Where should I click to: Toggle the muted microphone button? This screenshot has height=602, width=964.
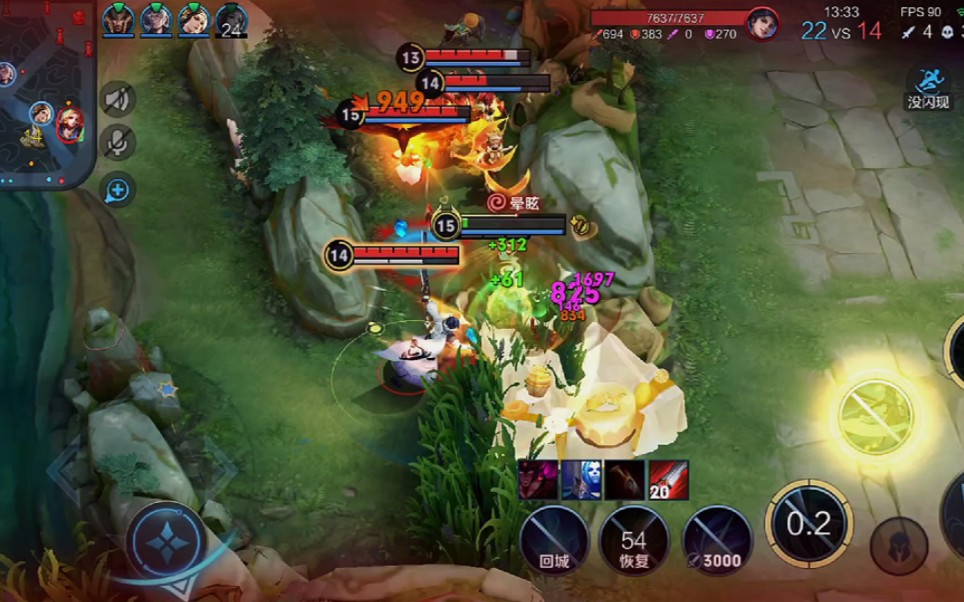pos(118,143)
